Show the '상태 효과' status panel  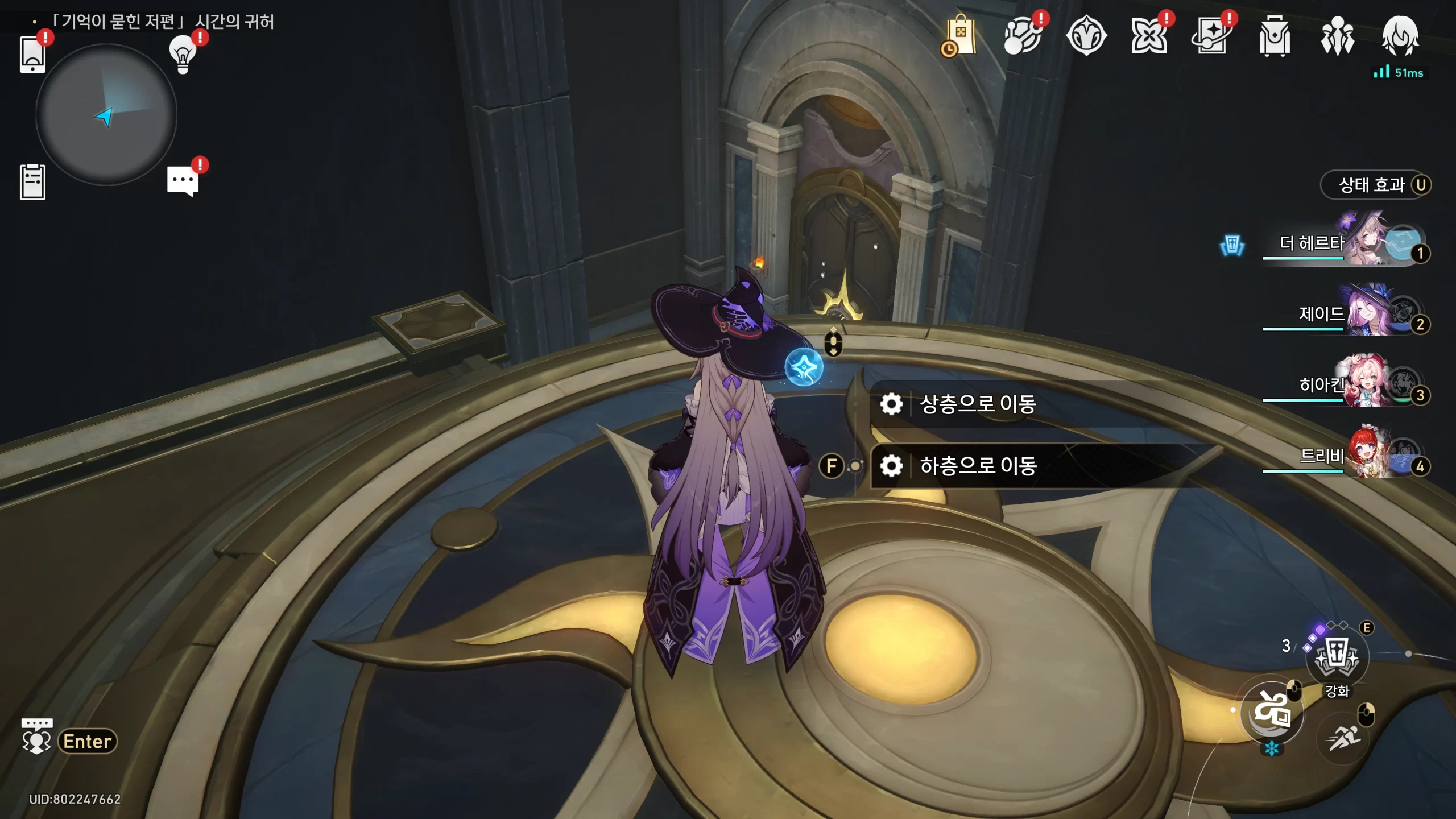1375,185
